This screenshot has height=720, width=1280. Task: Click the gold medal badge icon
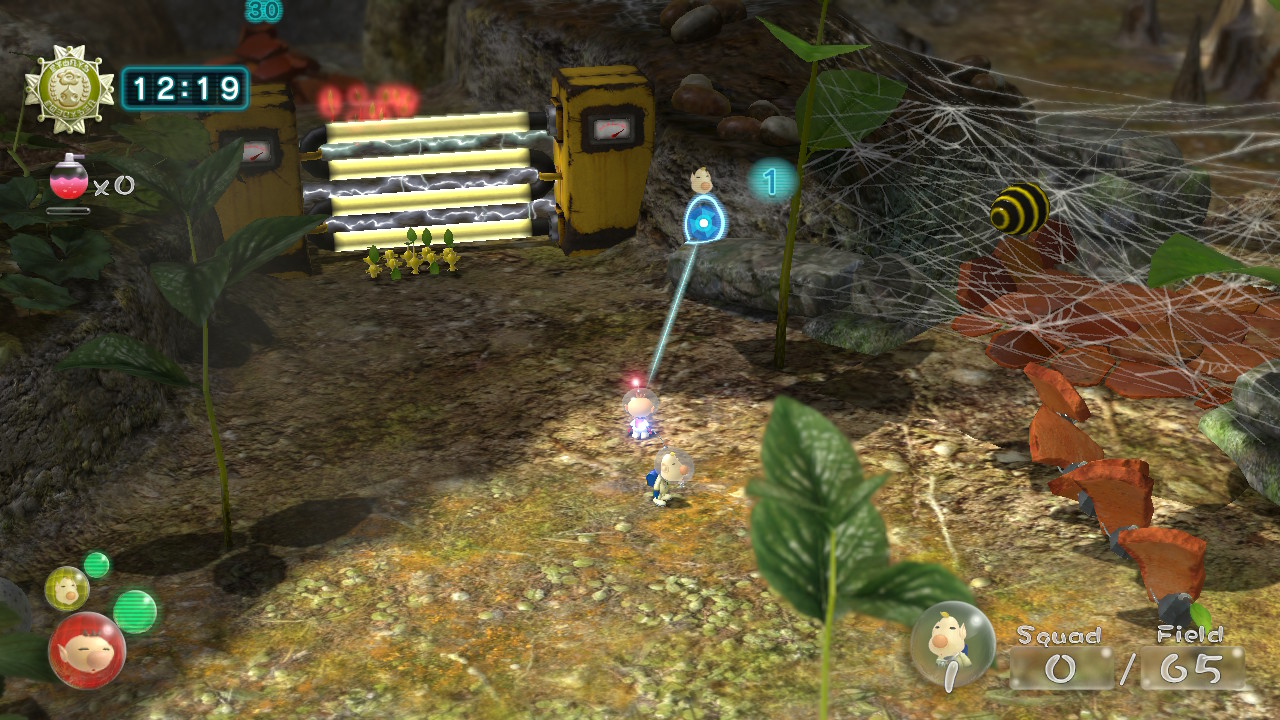coord(69,89)
